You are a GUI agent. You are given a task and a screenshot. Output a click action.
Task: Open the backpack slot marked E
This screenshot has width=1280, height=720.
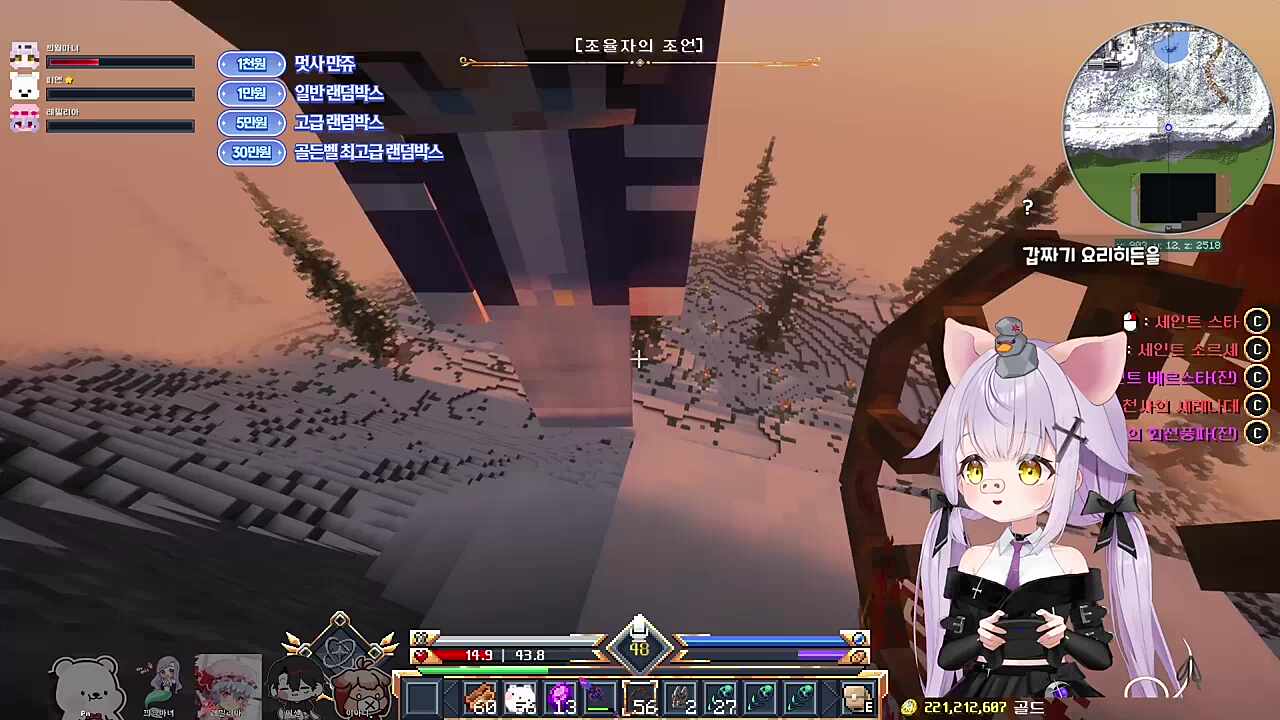855,693
